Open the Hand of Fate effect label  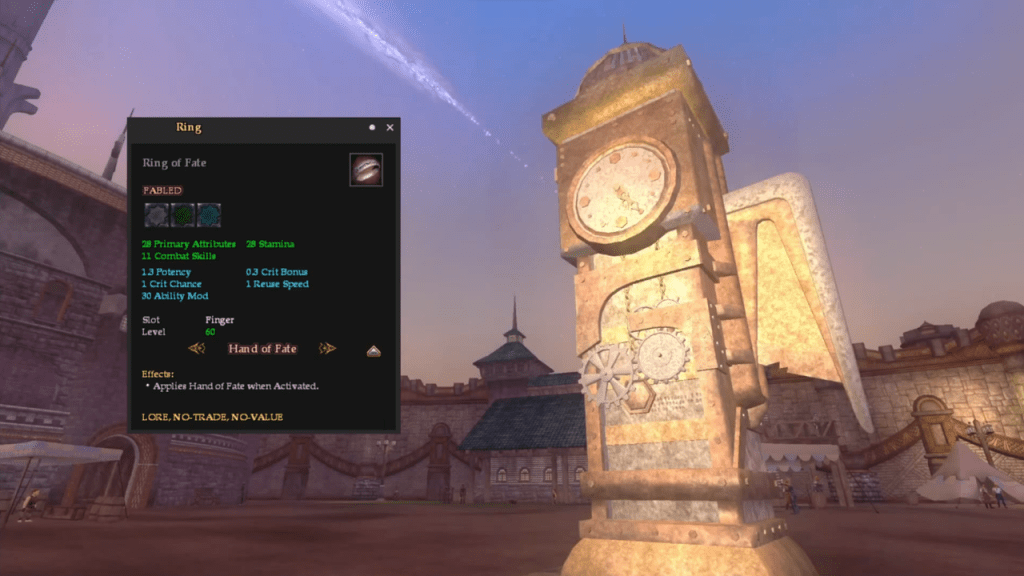tap(262, 349)
